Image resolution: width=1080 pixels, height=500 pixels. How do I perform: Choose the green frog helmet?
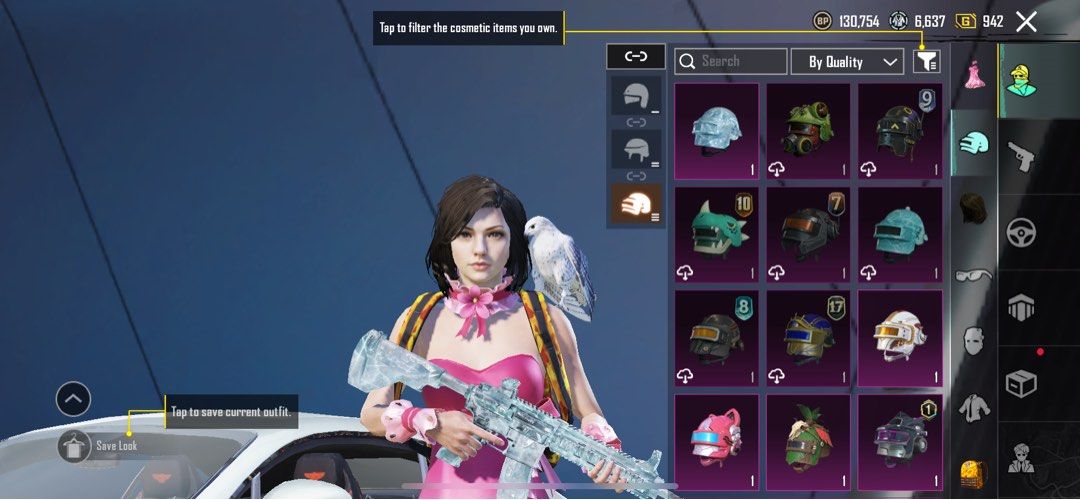(x=808, y=131)
